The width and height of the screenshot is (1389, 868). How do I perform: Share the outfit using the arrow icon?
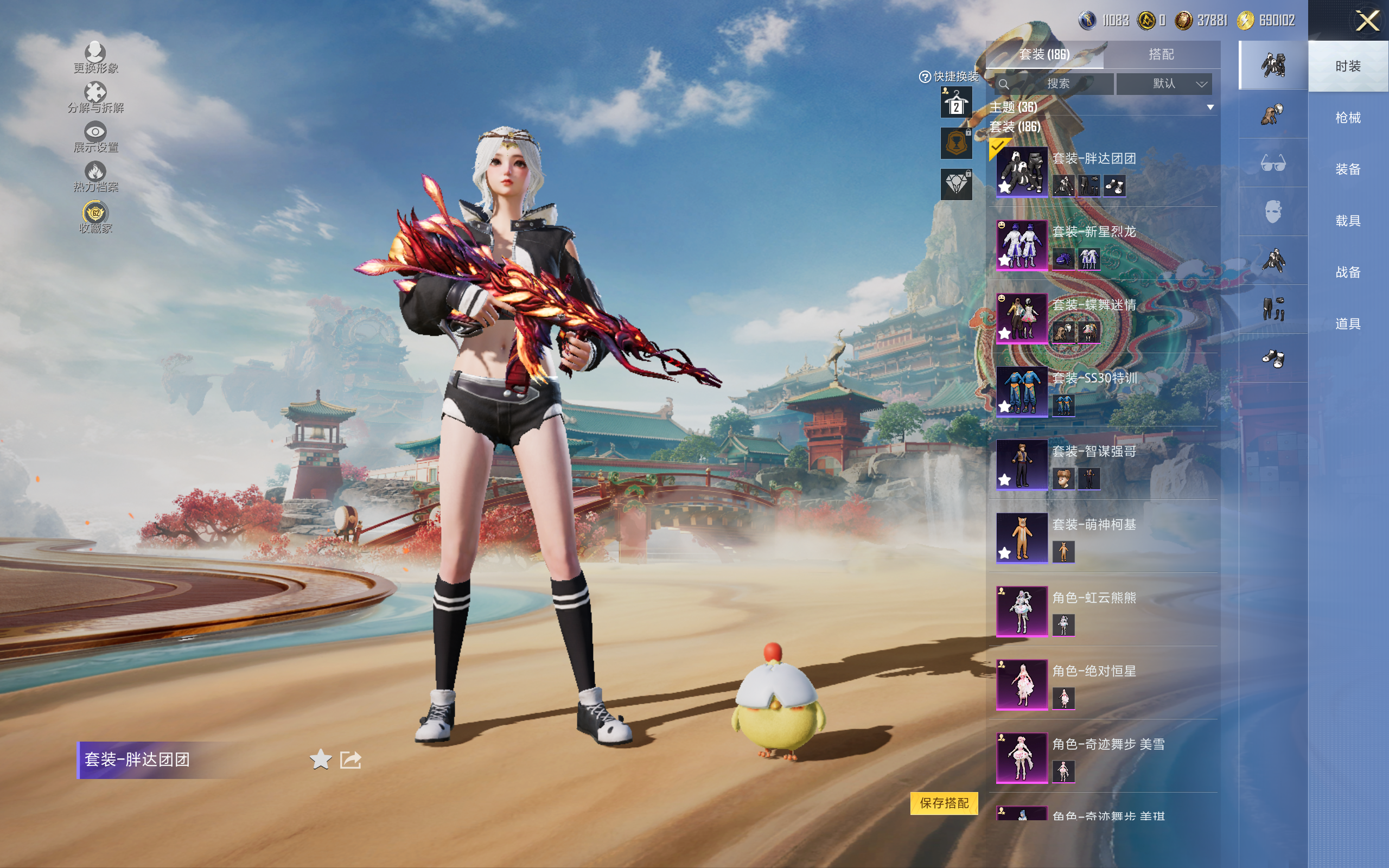(351, 759)
